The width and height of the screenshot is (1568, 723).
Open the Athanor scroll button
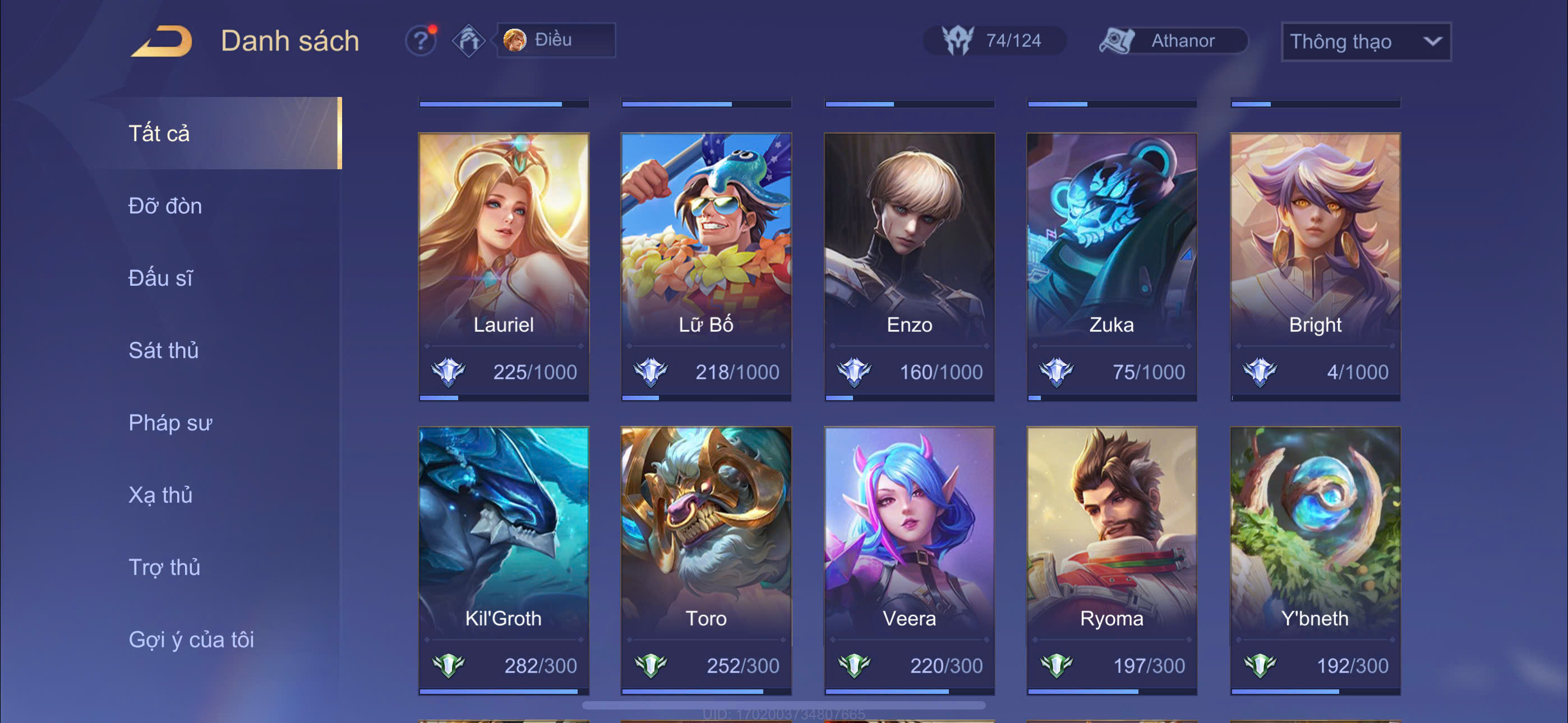1172,41
